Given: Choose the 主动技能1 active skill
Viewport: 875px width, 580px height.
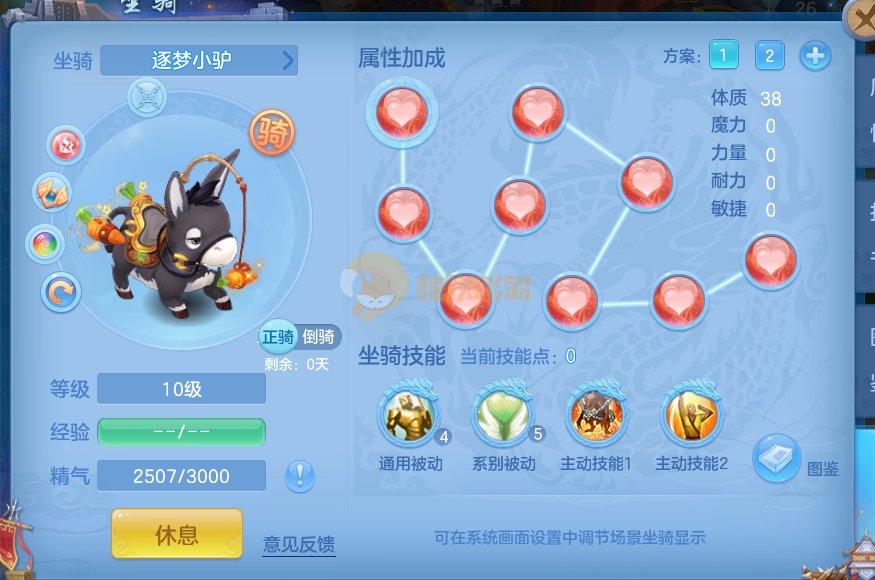Looking at the screenshot, I should tap(597, 416).
